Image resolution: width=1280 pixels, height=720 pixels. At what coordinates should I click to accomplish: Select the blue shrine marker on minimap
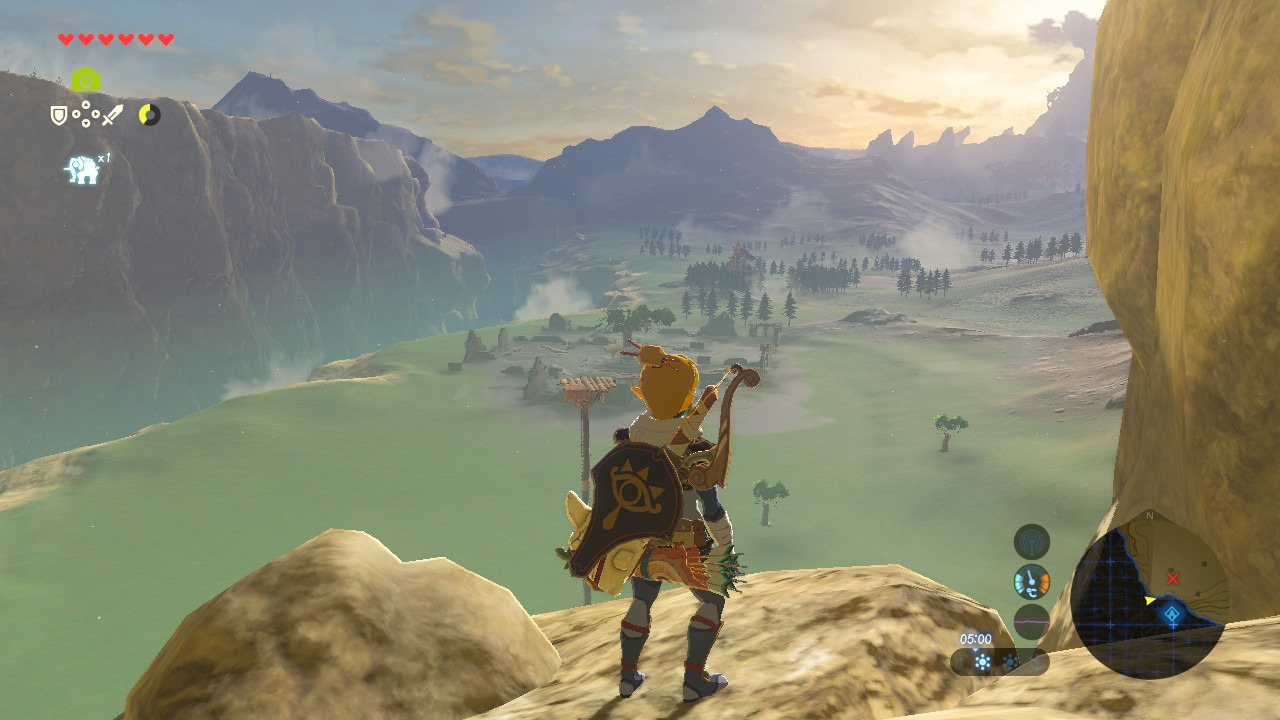pyautogui.click(x=1172, y=614)
